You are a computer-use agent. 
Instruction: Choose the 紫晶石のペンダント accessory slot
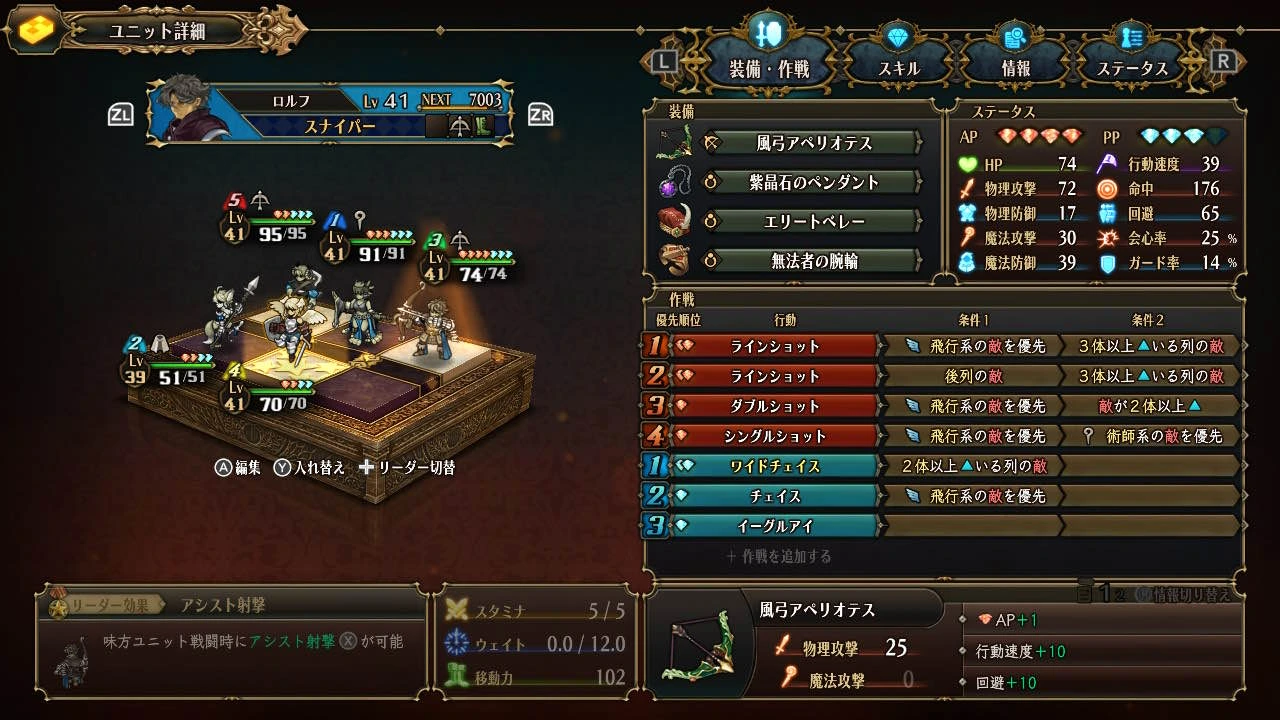pos(812,182)
